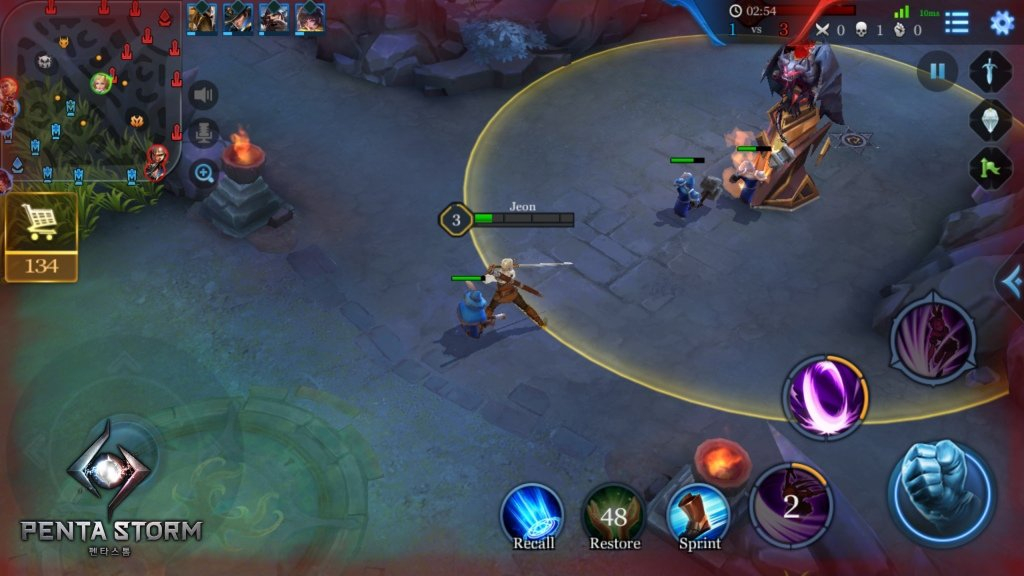Send the retreat signal icon
The image size is (1024, 576).
pyautogui.click(x=990, y=119)
